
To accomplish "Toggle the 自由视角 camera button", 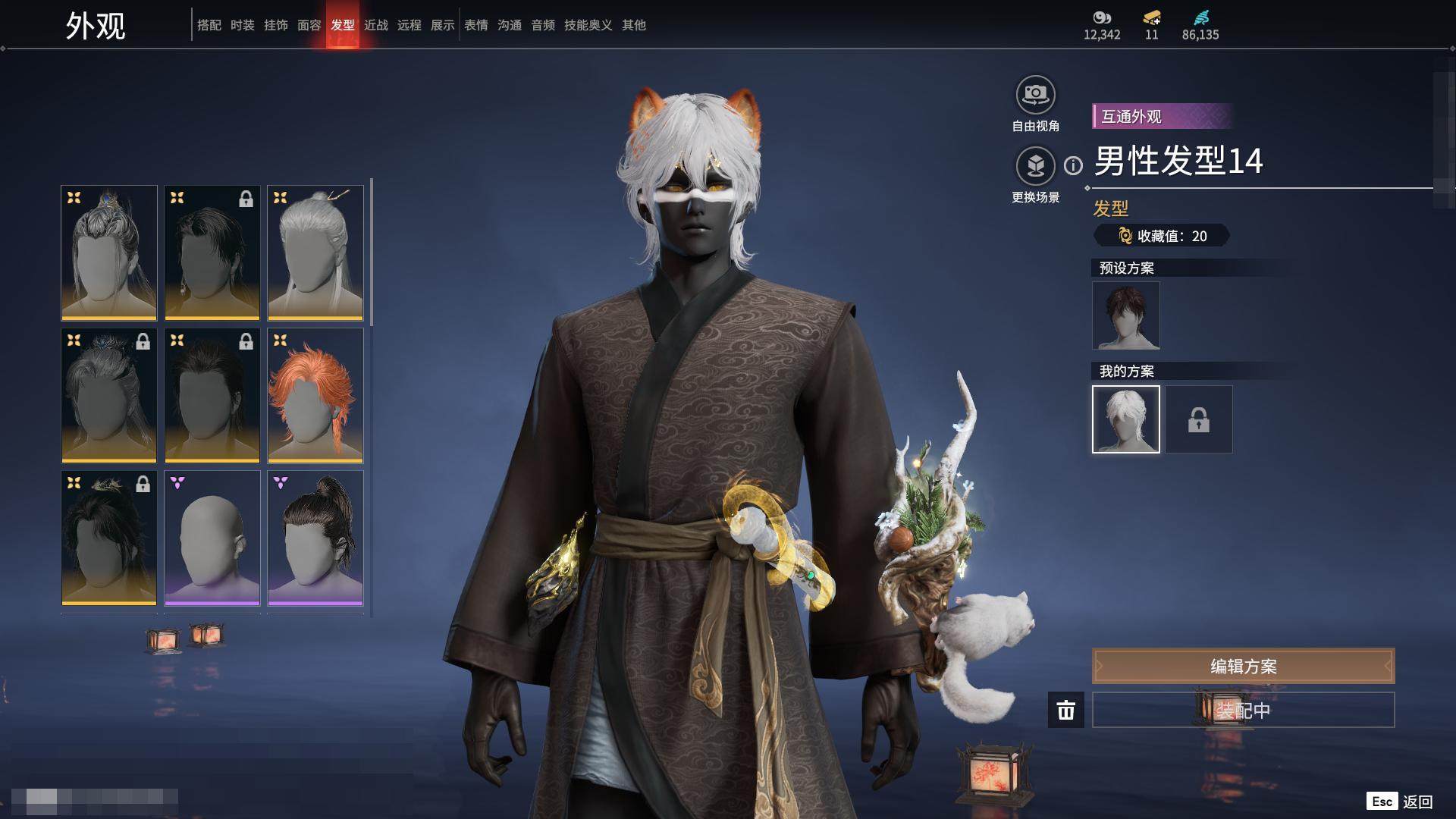I will point(1035,96).
